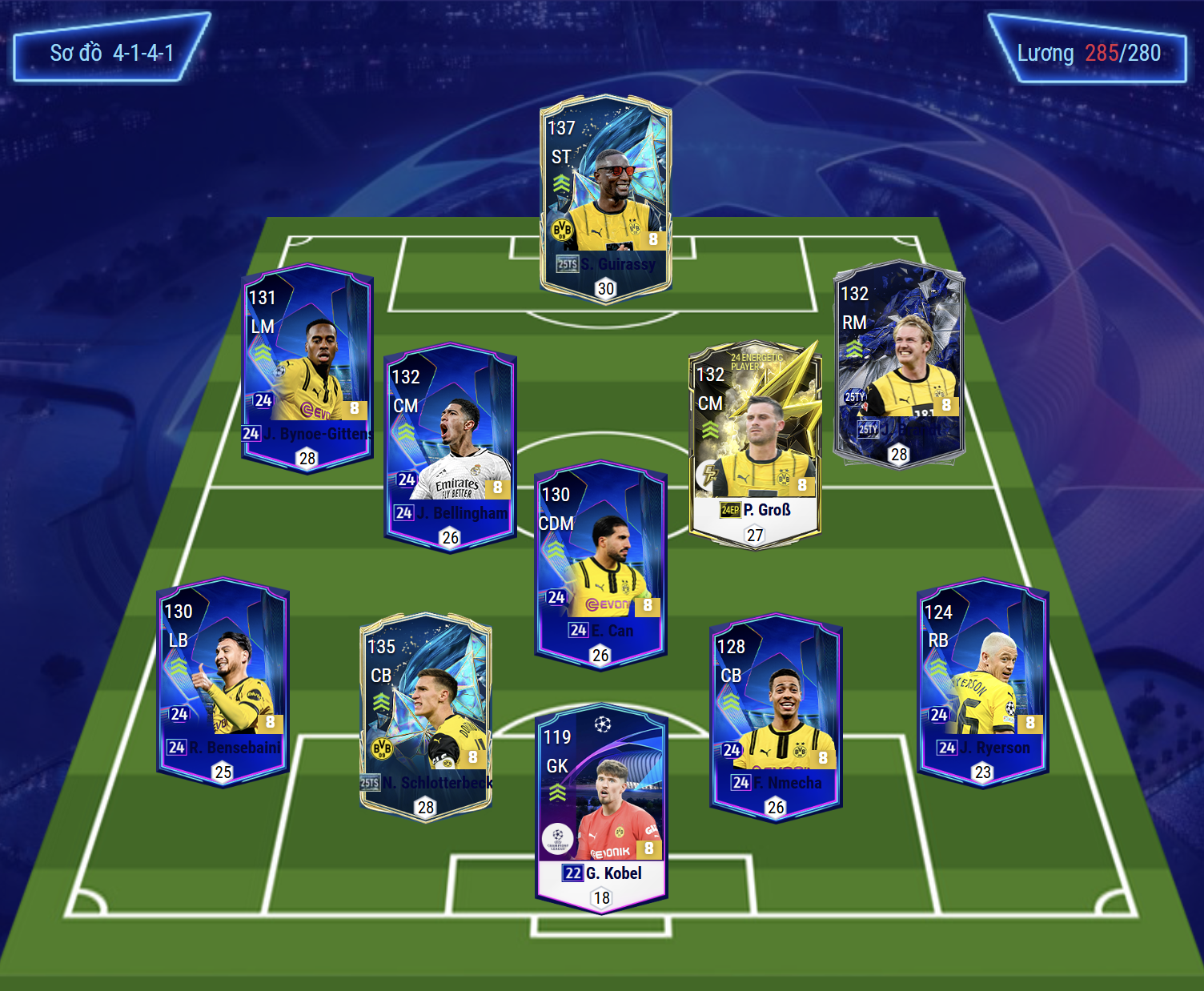The image size is (1204, 991).
Task: Choose the E. Can CDM card
Action: point(600,565)
